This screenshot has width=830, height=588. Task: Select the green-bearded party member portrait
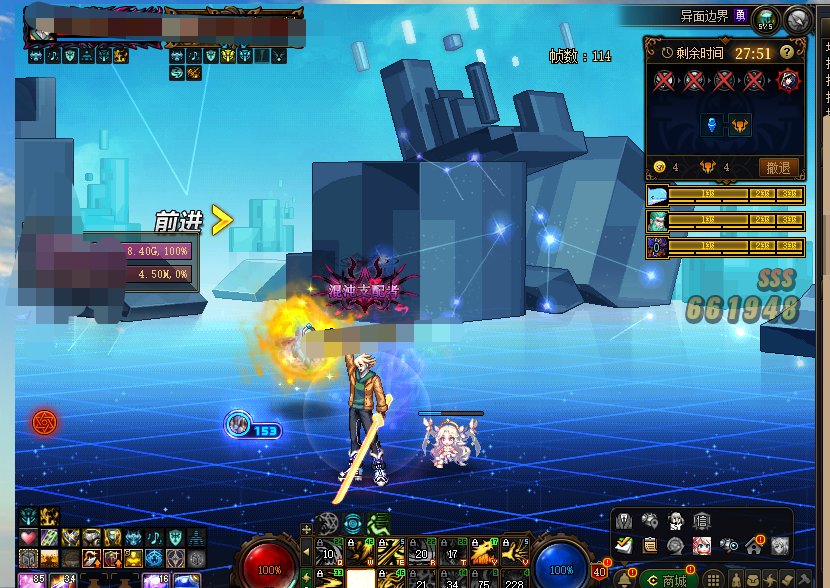(x=657, y=220)
